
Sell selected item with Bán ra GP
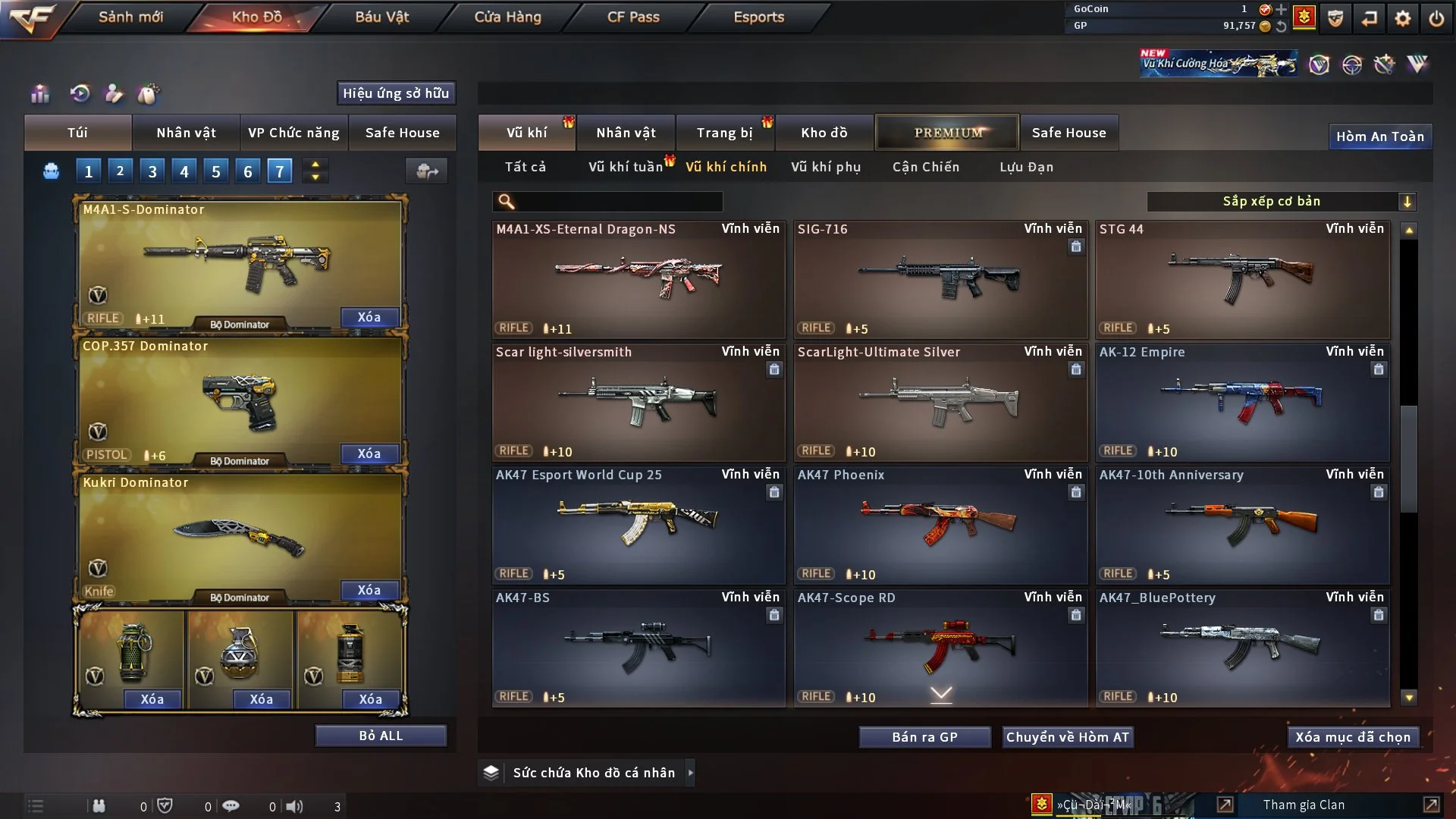[924, 737]
